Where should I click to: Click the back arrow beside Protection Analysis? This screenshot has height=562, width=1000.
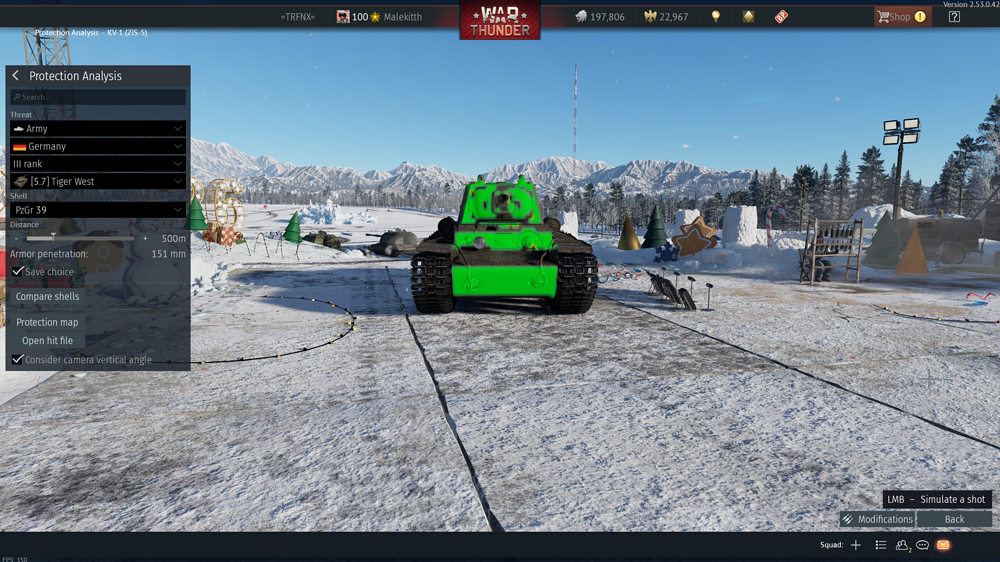16,76
